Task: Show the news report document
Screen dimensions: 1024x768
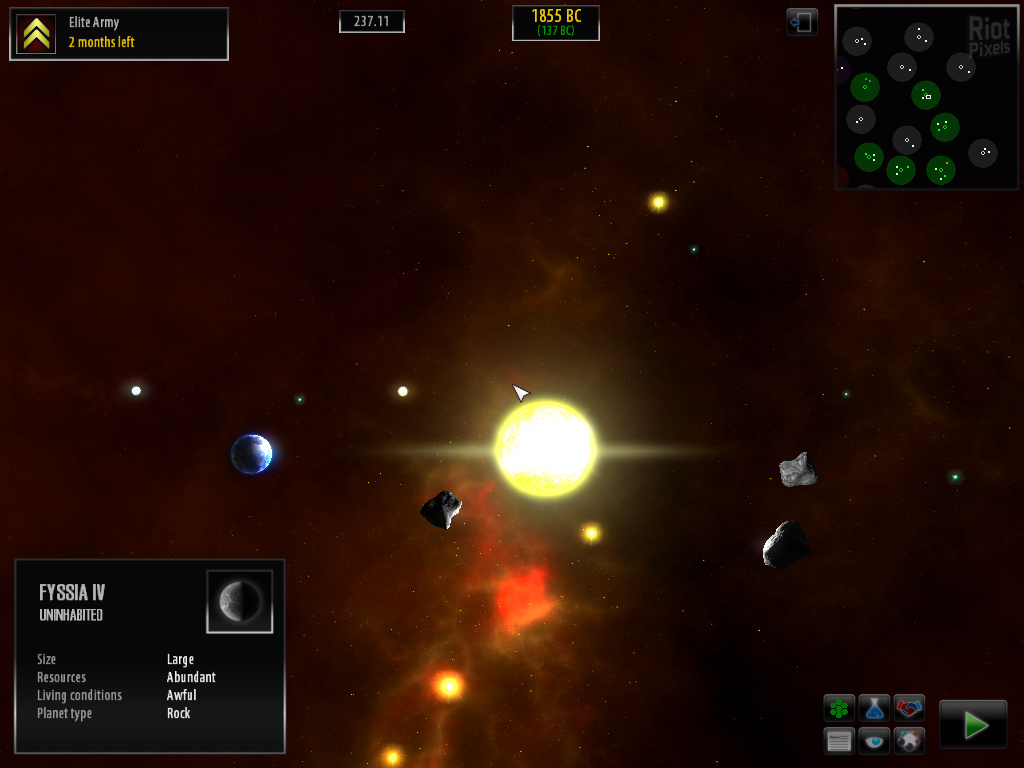Action: [x=839, y=741]
